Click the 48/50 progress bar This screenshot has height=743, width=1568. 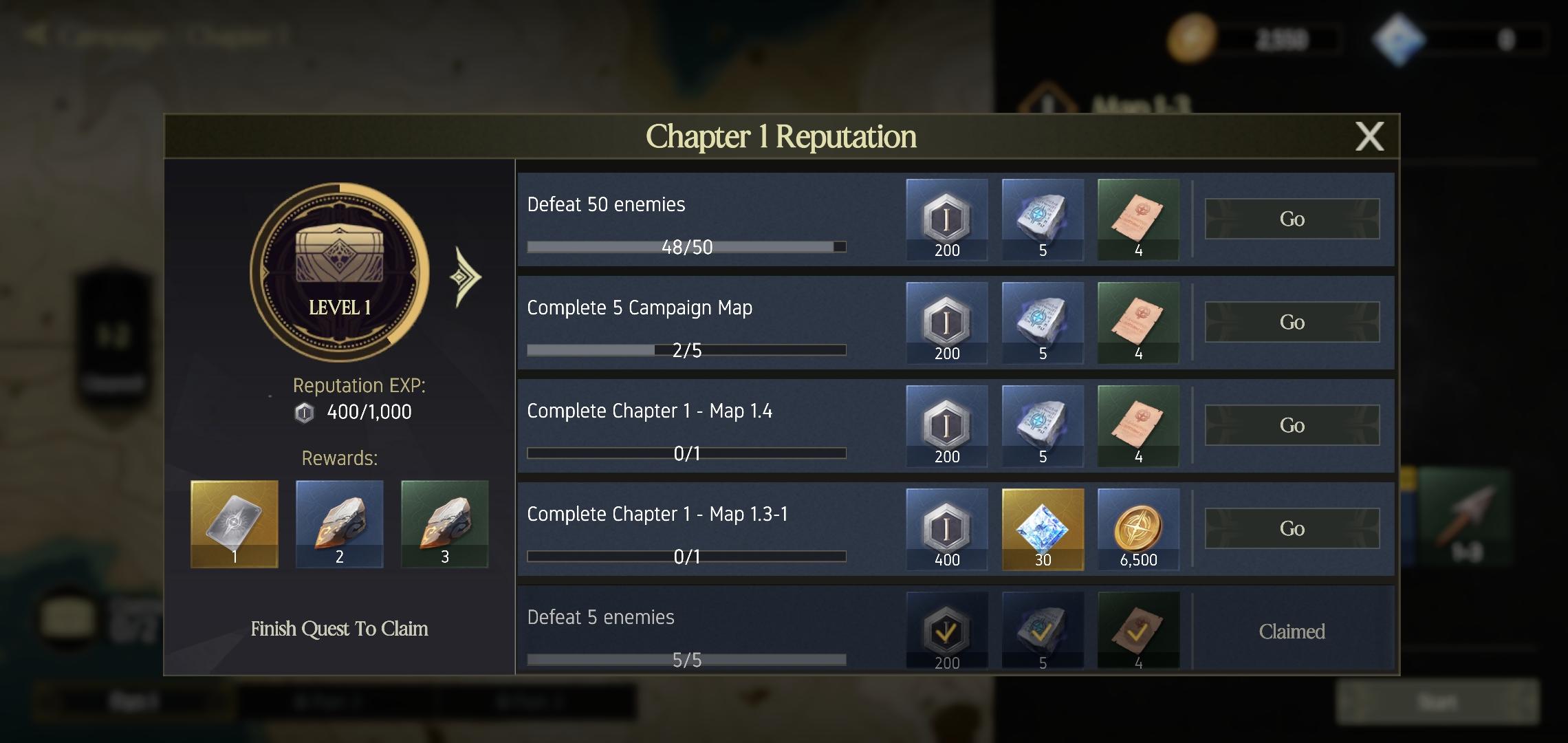click(x=686, y=246)
